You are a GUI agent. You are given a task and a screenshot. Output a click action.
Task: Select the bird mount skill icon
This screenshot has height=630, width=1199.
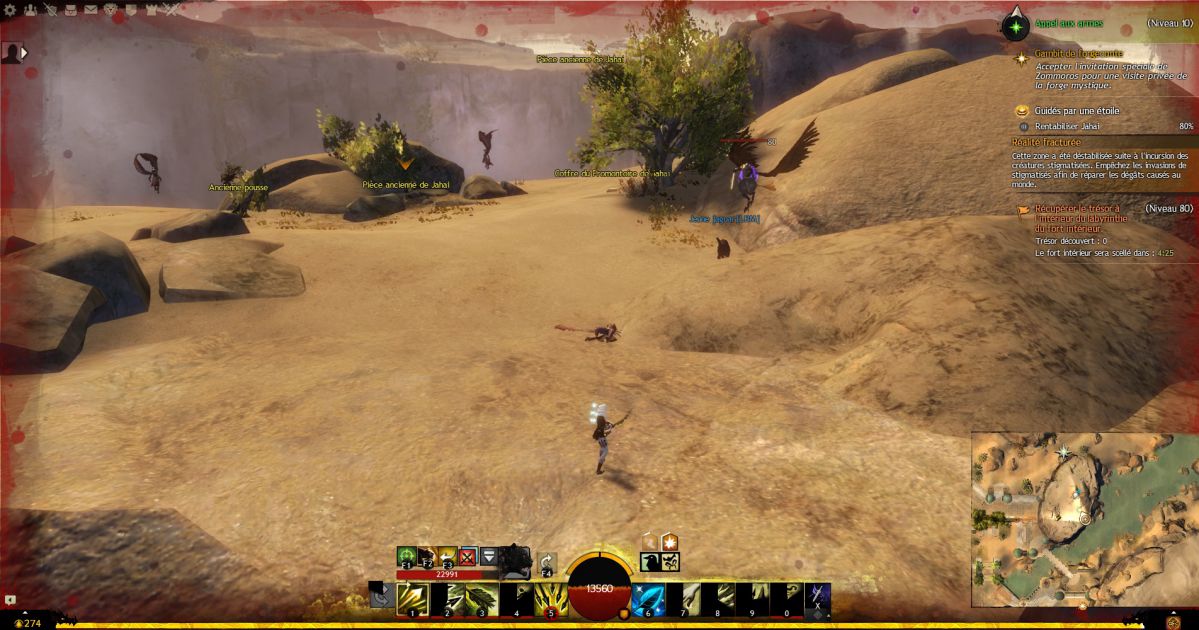point(650,563)
